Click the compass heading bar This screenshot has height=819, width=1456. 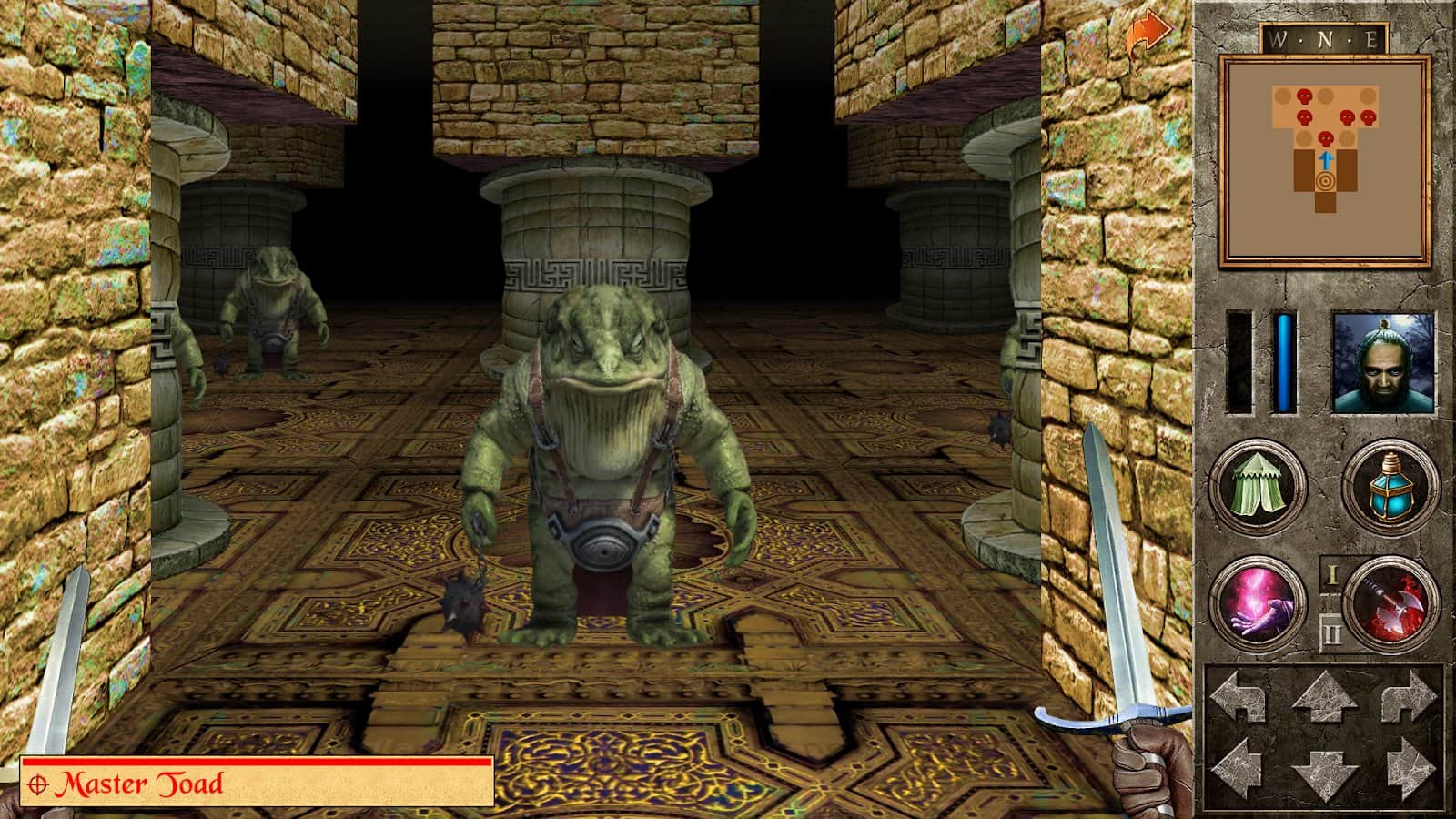coord(1324,39)
